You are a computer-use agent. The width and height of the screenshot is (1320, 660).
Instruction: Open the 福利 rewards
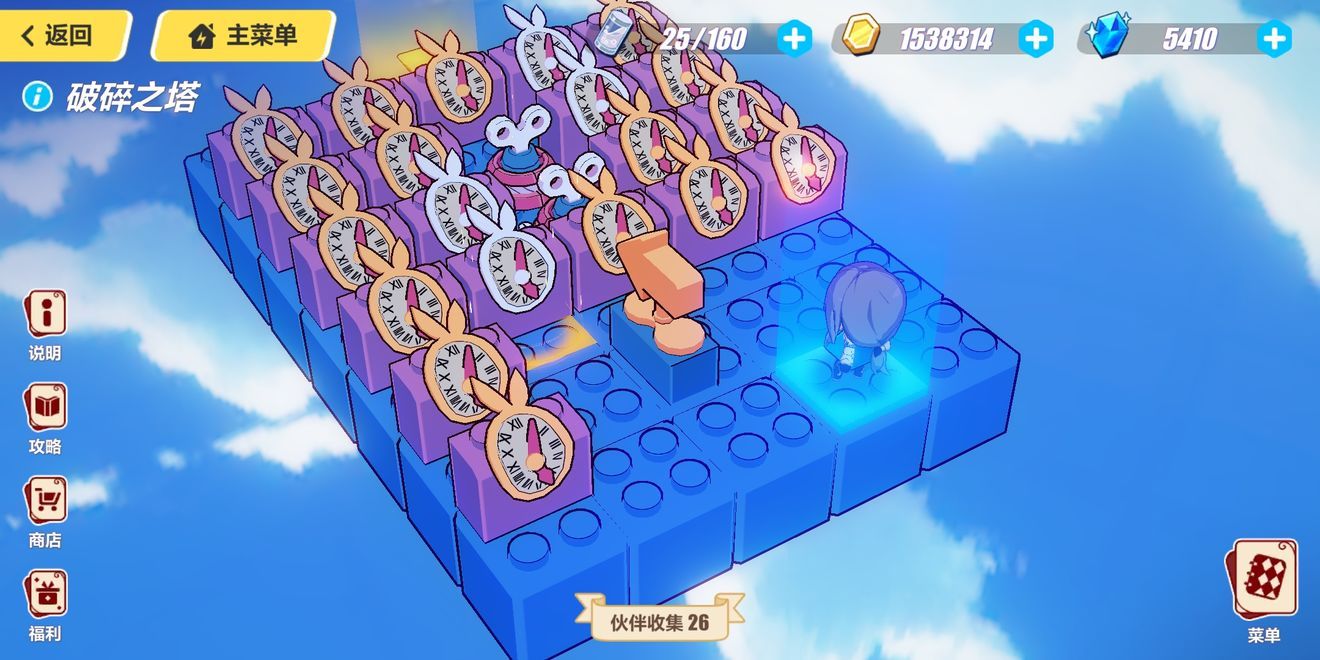click(45, 602)
